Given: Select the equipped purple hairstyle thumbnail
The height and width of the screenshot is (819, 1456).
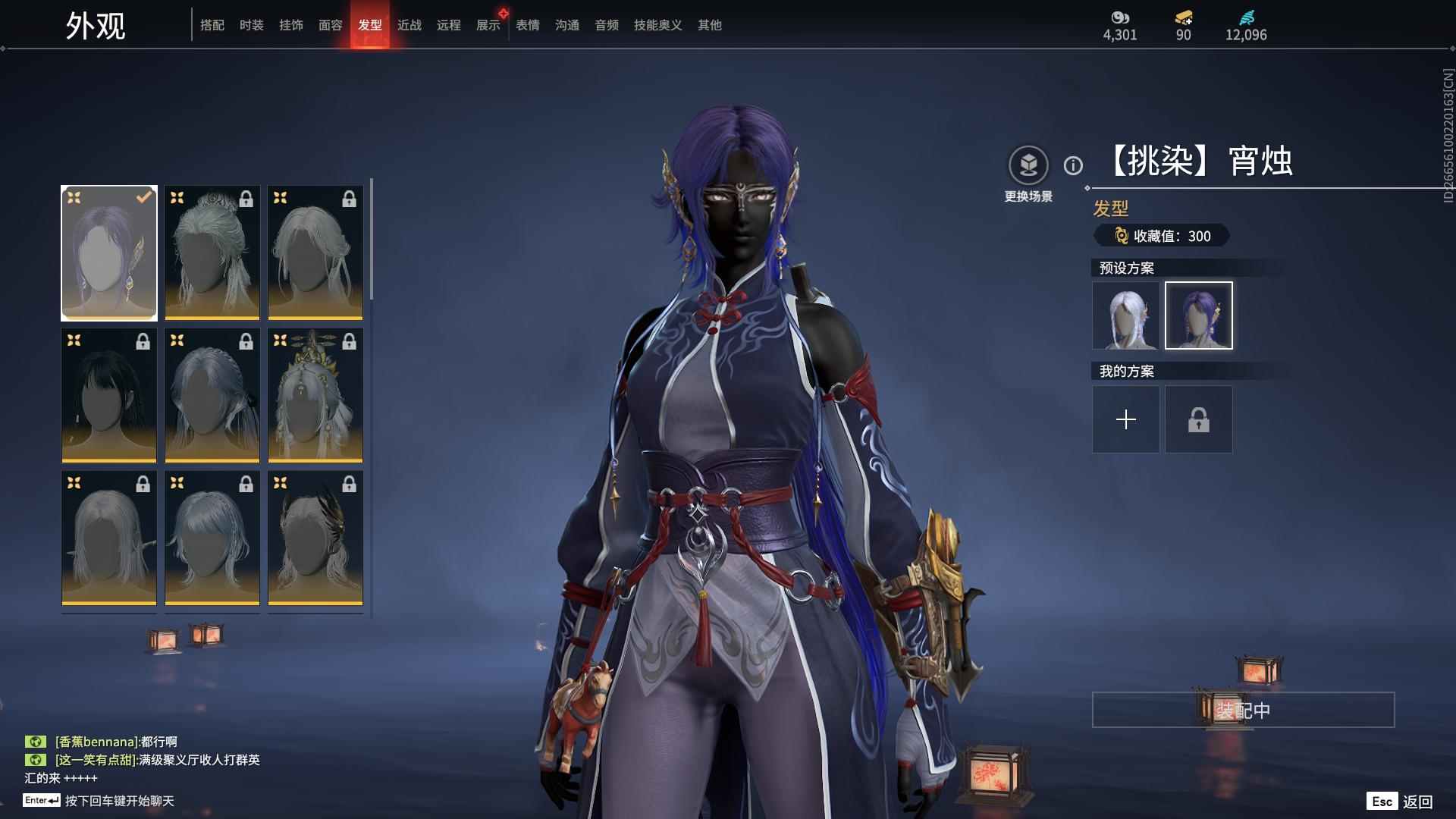Looking at the screenshot, I should tap(109, 253).
